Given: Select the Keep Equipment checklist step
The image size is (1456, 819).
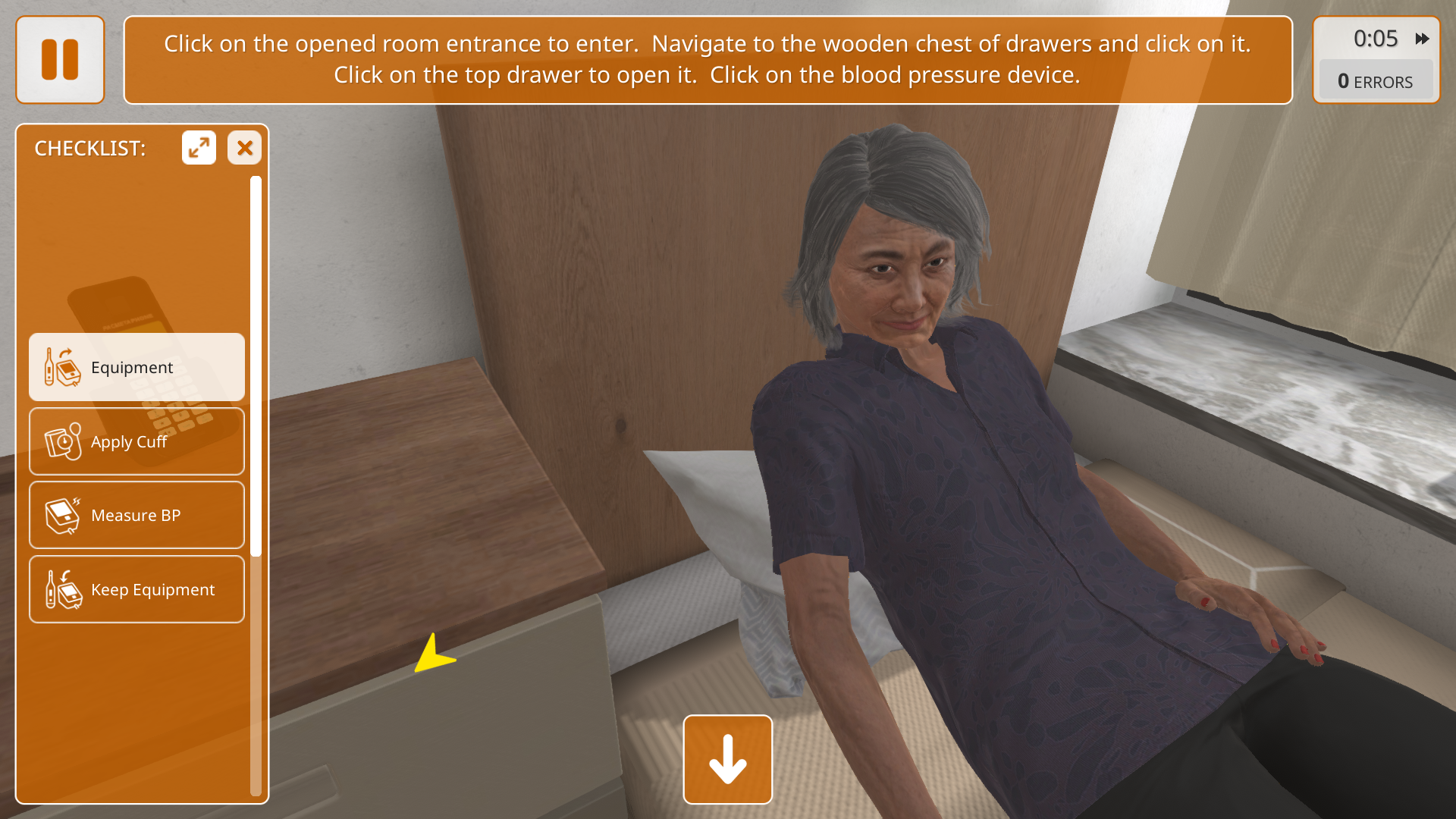Looking at the screenshot, I should coord(136,589).
